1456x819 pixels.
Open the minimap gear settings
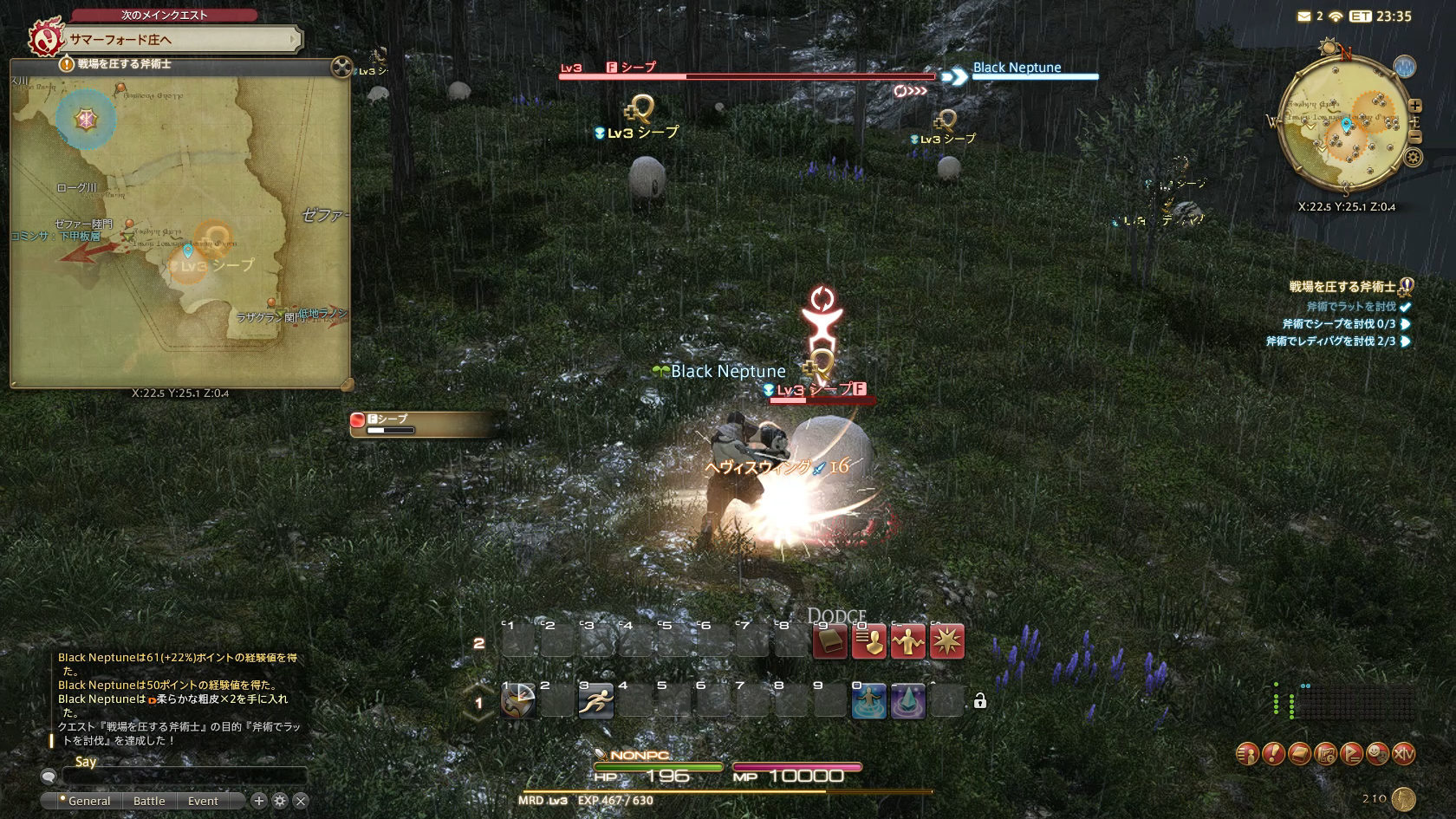point(1414,158)
